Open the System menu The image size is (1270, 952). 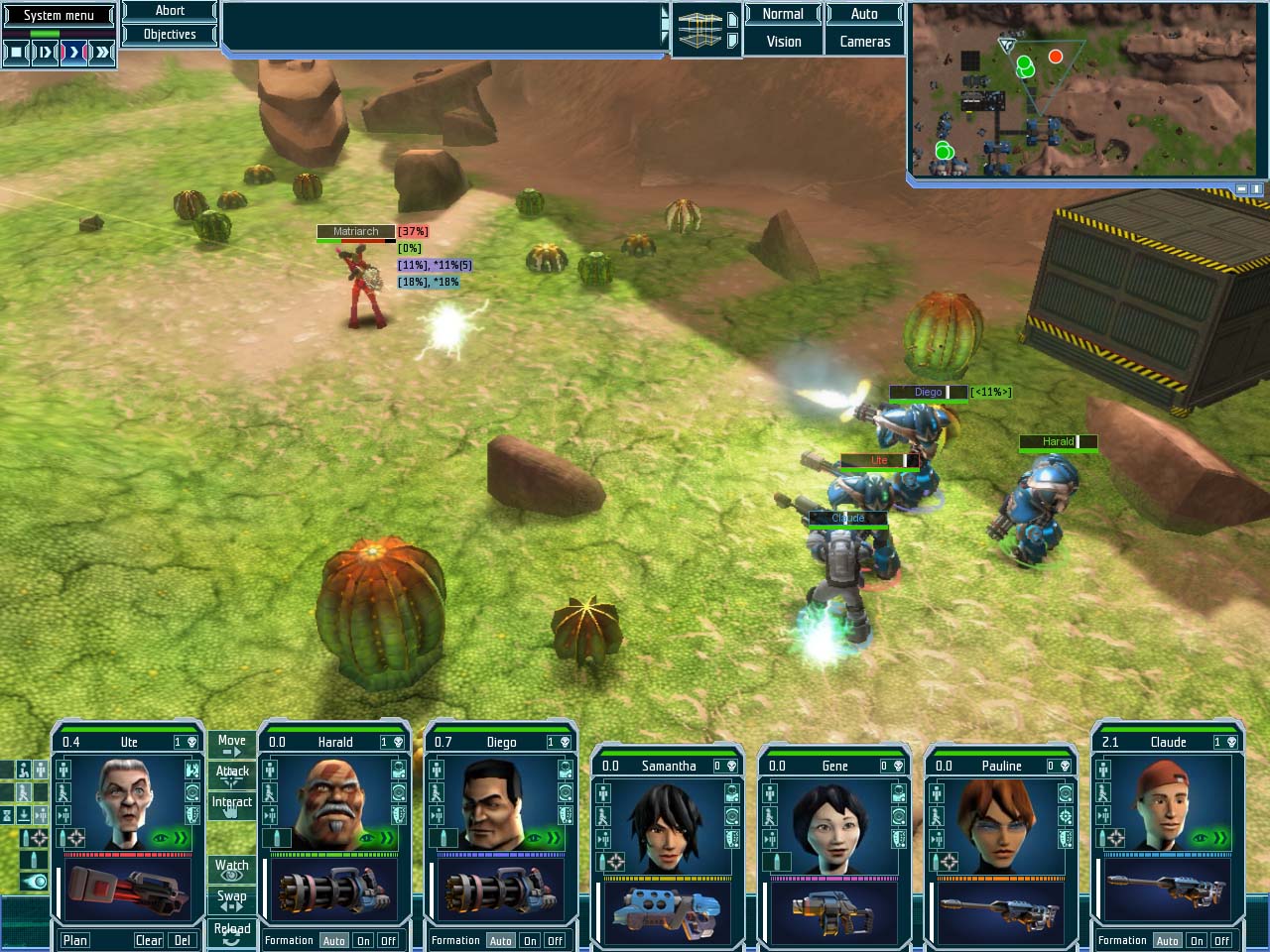pyautogui.click(x=59, y=15)
